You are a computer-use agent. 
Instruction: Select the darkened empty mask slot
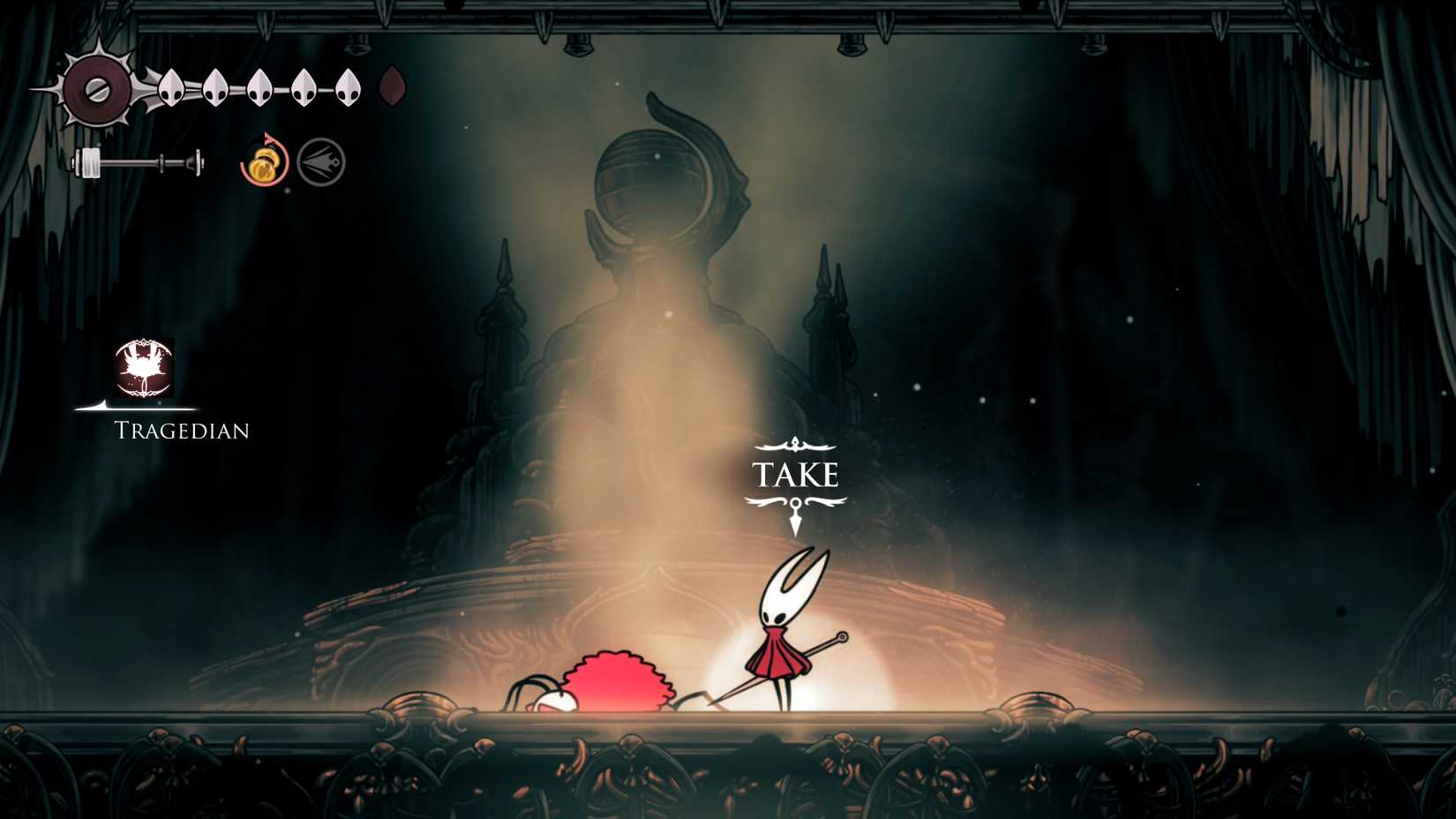(x=394, y=86)
